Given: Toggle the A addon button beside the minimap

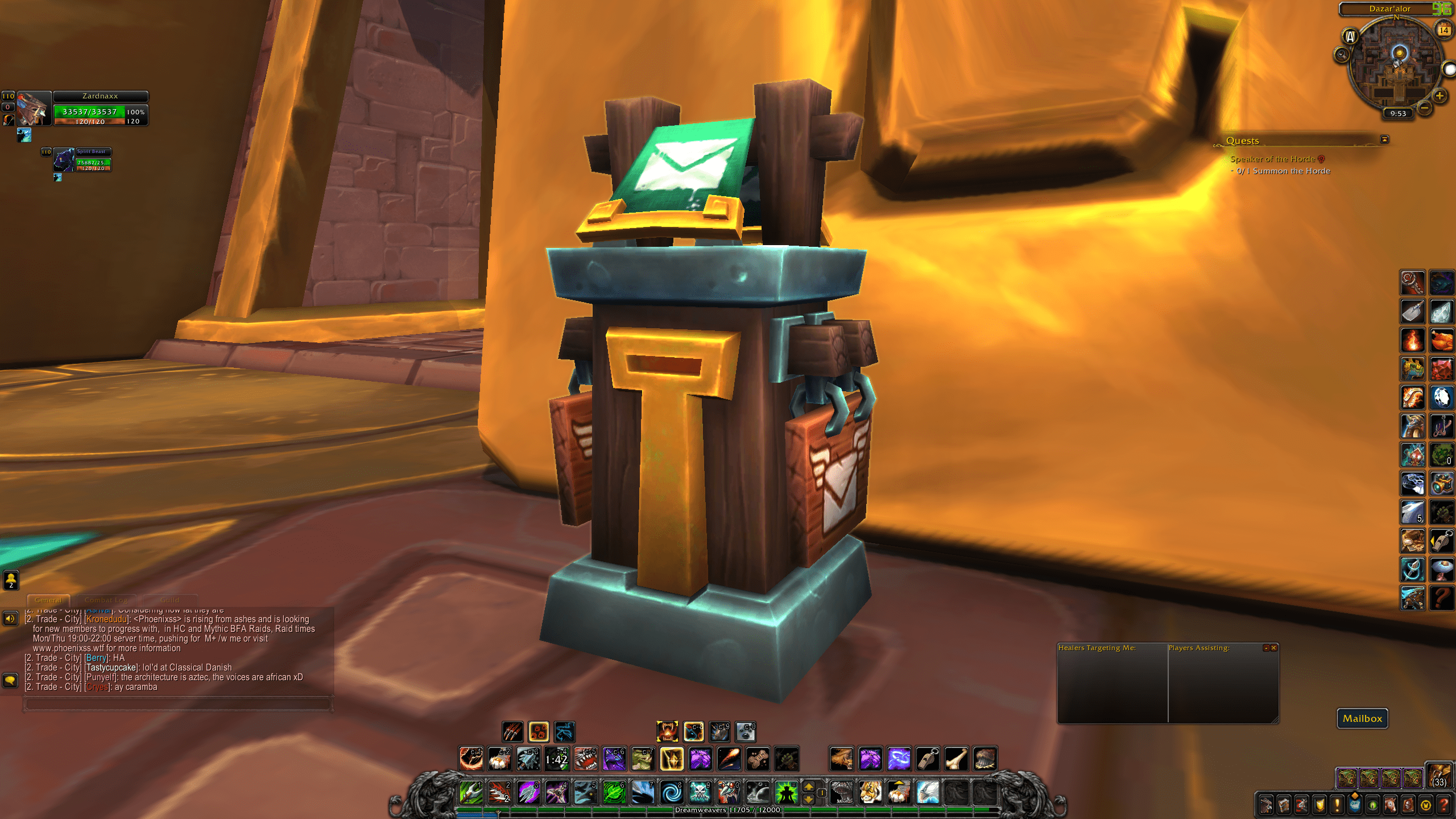Looking at the screenshot, I should (1350, 36).
